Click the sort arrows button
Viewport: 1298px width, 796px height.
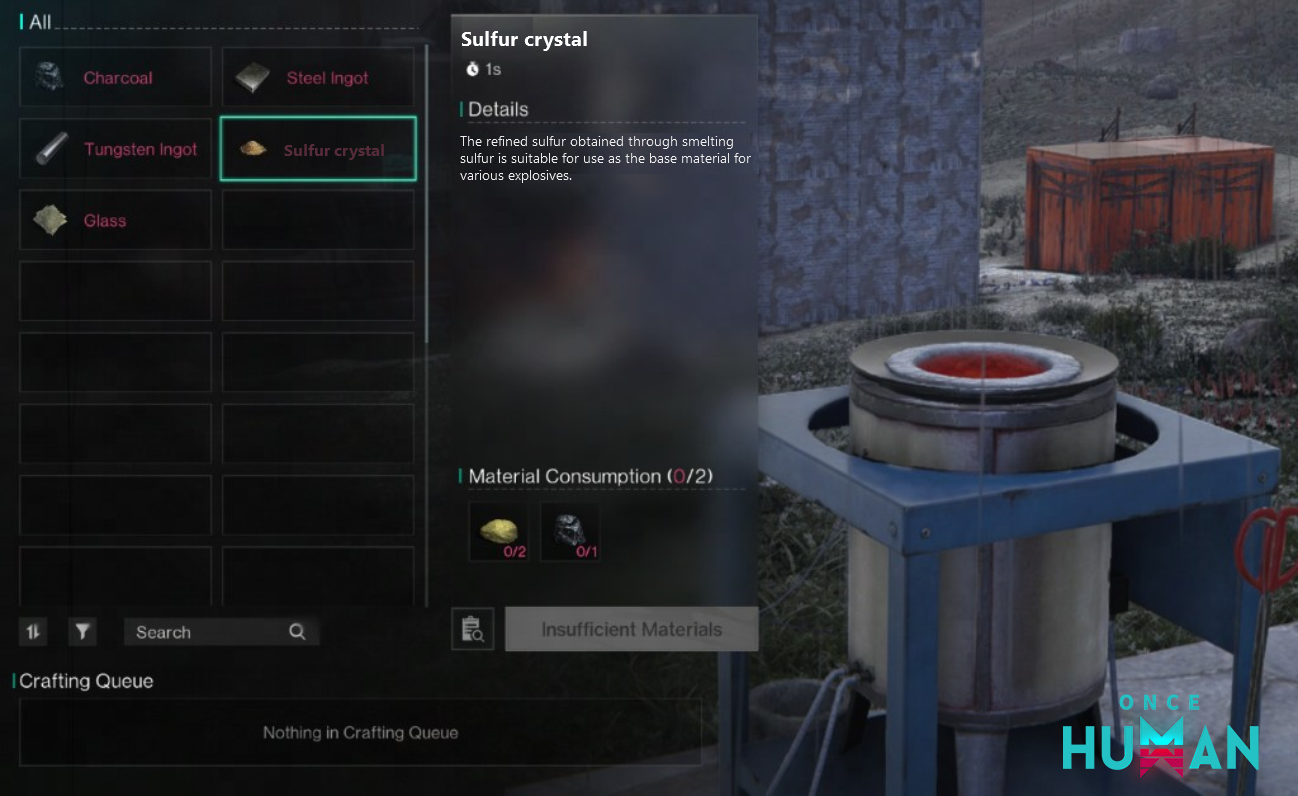point(33,631)
